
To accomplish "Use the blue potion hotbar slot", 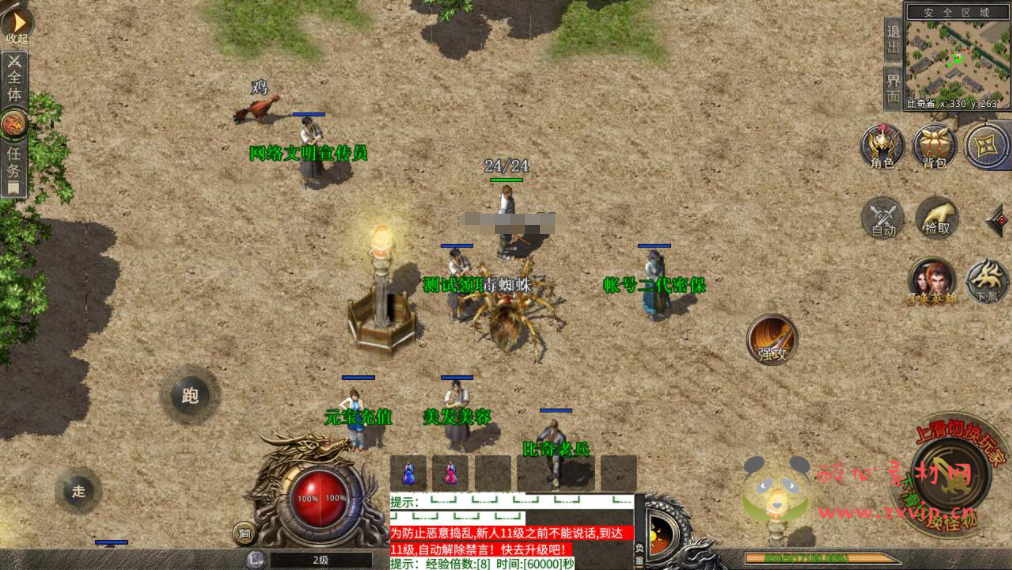I will 408,472.
